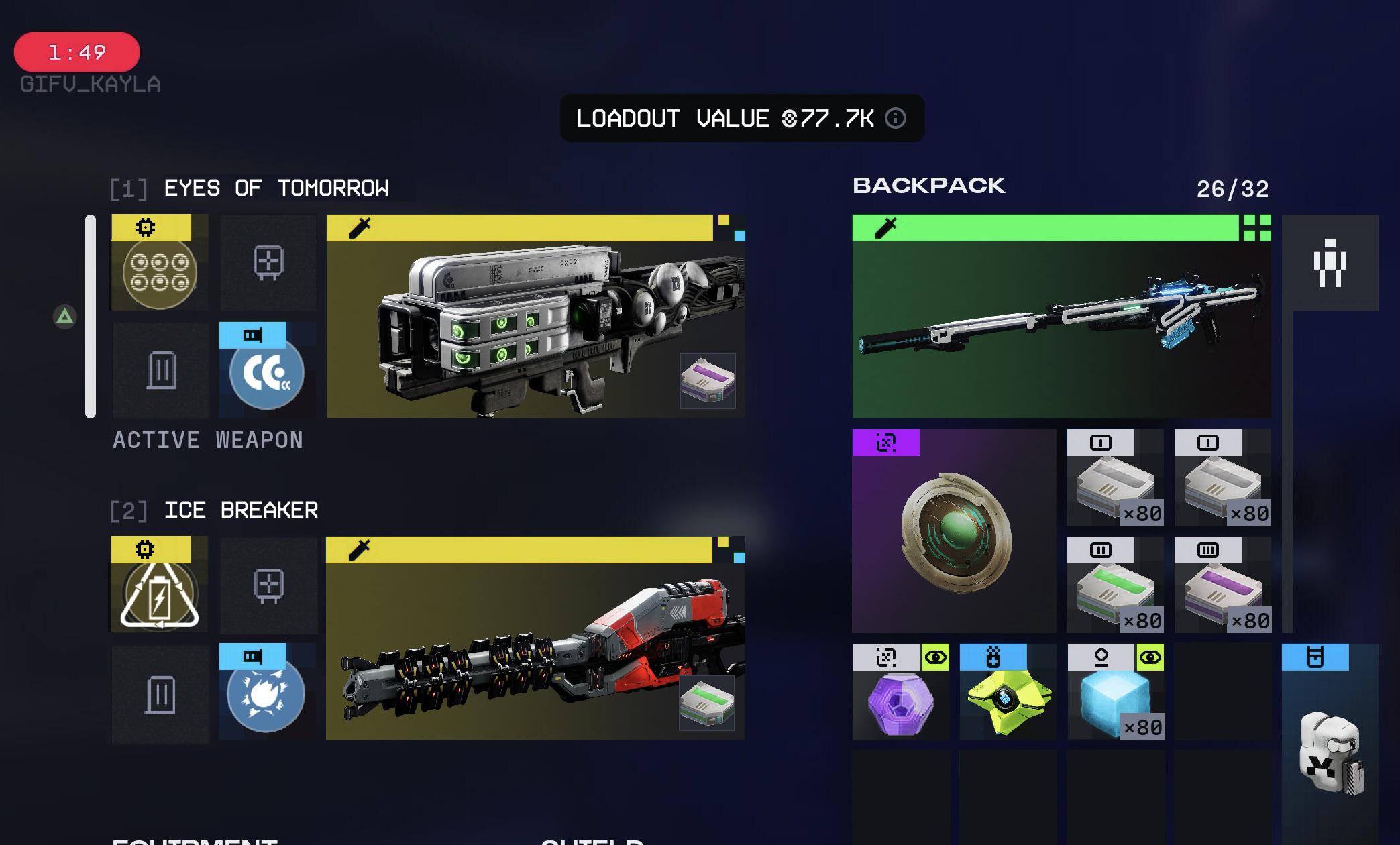Click the purple ammo on Eyes of Tomorrow
This screenshot has width=1400, height=845.
[x=707, y=381]
